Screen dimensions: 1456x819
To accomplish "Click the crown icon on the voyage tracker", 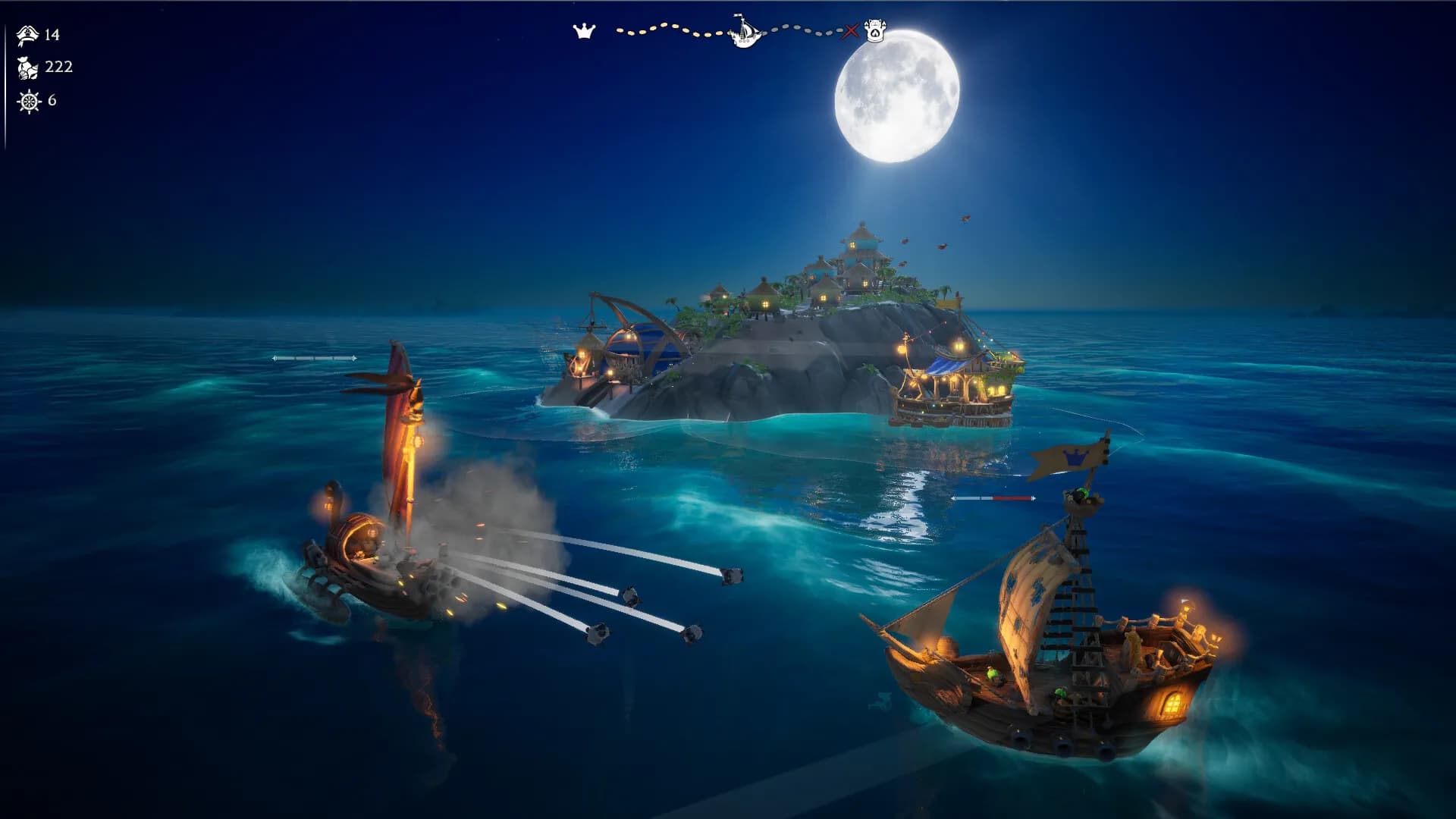I will pos(584,31).
